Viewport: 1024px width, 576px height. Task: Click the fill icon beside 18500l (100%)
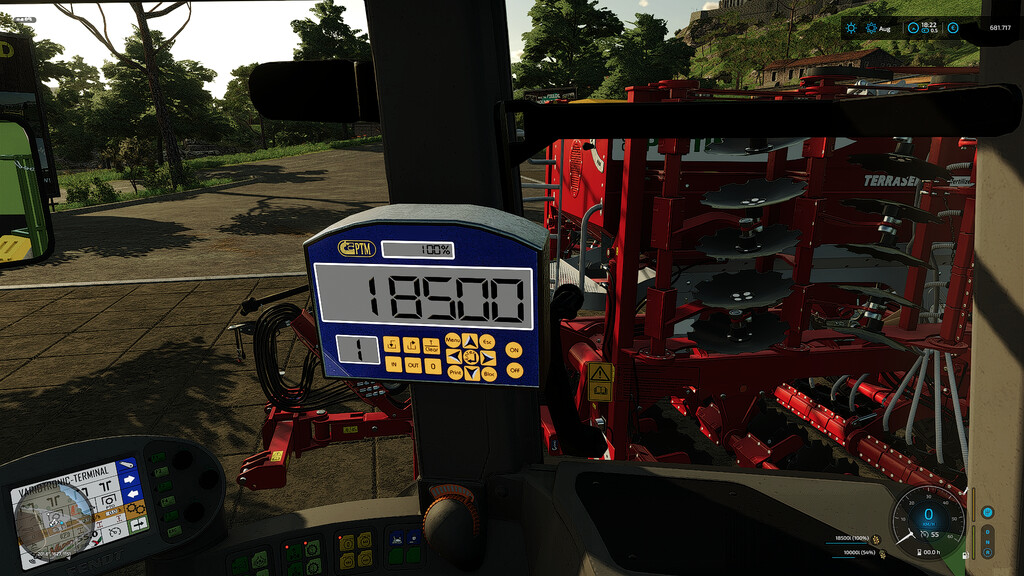coord(878,539)
